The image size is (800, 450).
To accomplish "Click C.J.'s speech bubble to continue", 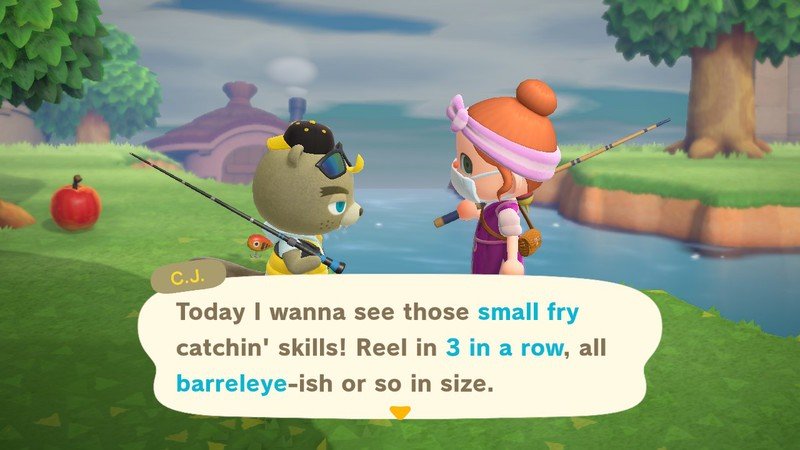I will 400,347.
